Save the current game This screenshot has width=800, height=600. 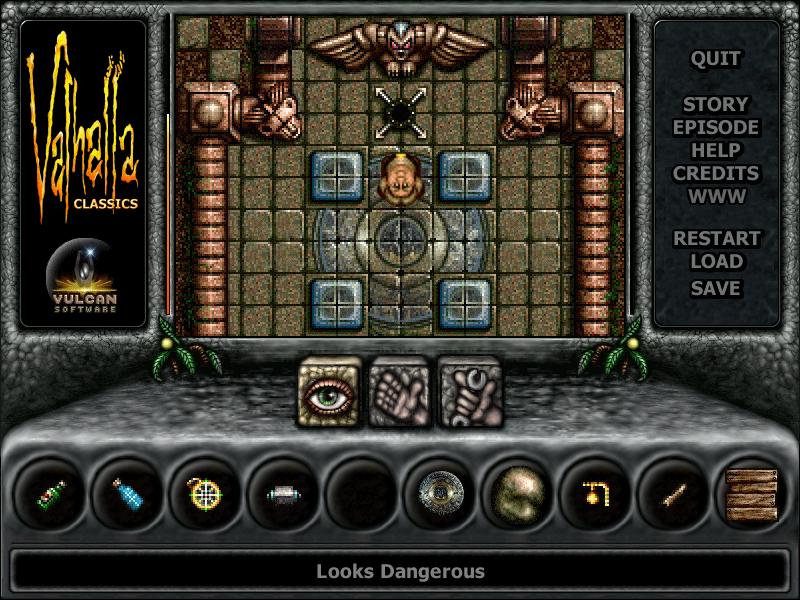click(x=715, y=288)
